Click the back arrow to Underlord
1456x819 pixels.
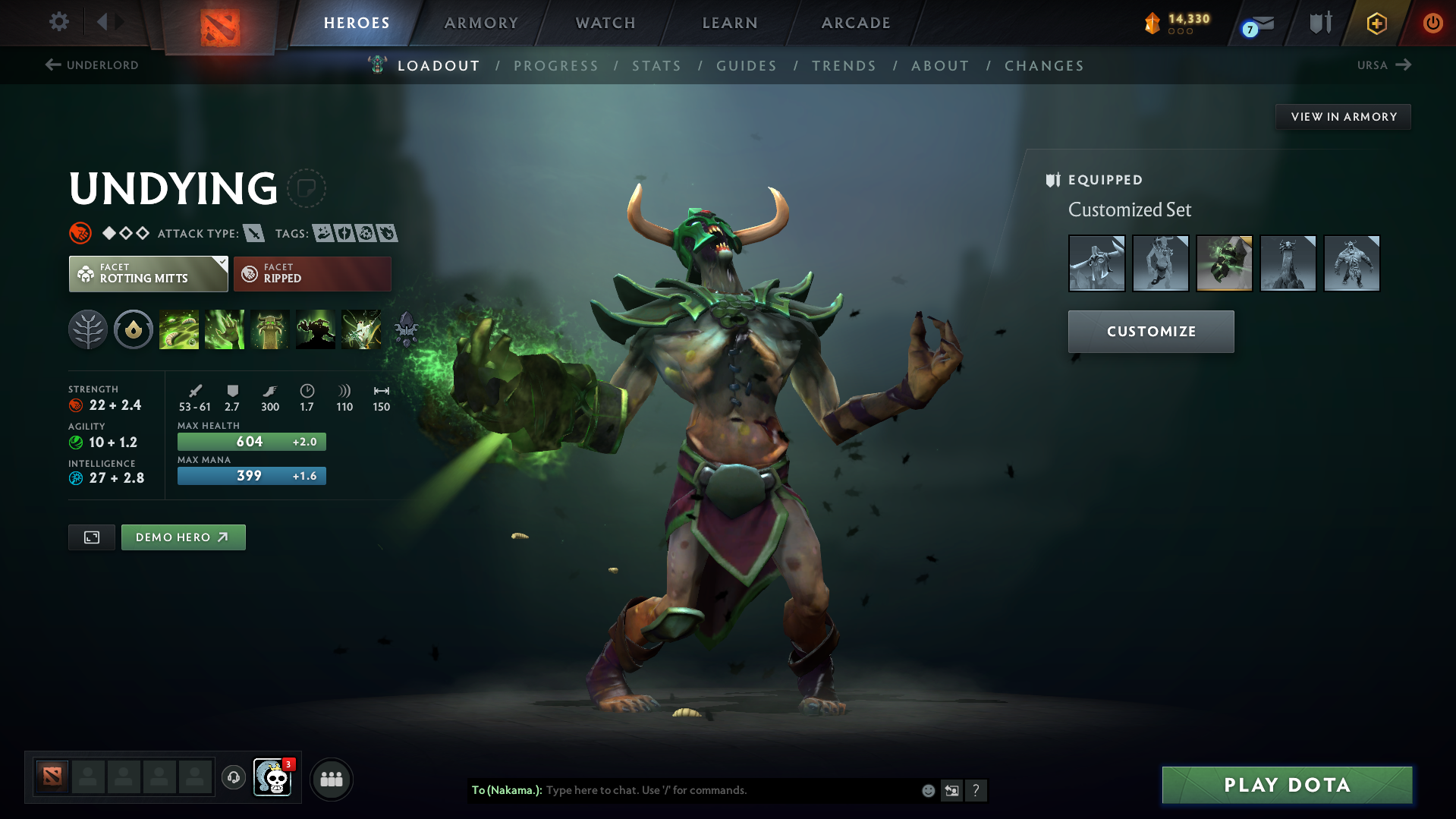point(52,65)
